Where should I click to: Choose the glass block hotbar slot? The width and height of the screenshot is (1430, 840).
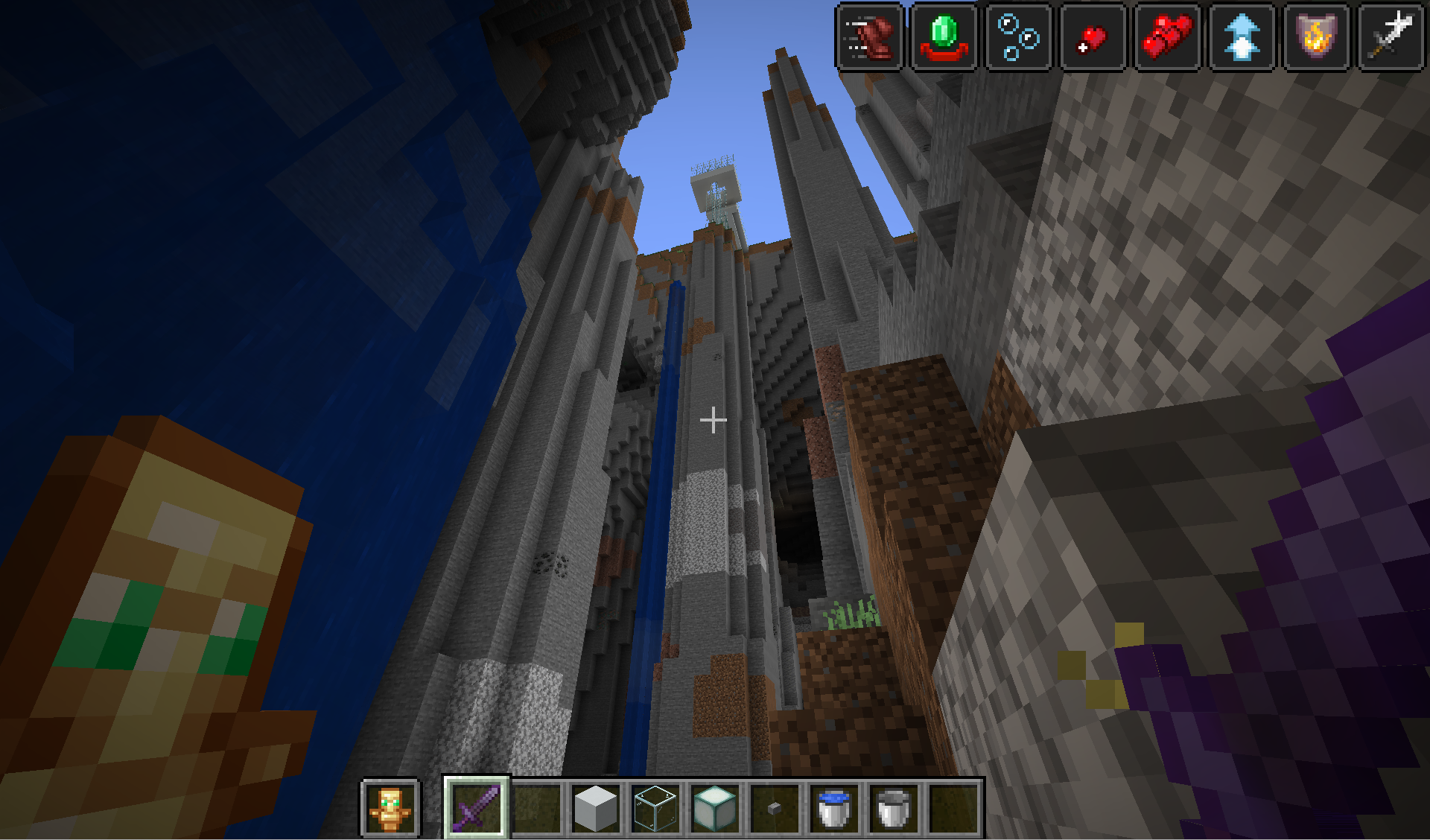coord(655,807)
